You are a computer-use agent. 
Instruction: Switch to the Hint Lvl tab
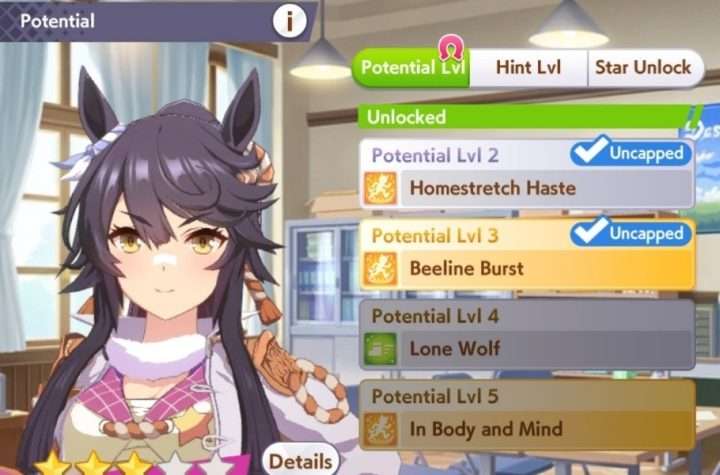pos(528,68)
